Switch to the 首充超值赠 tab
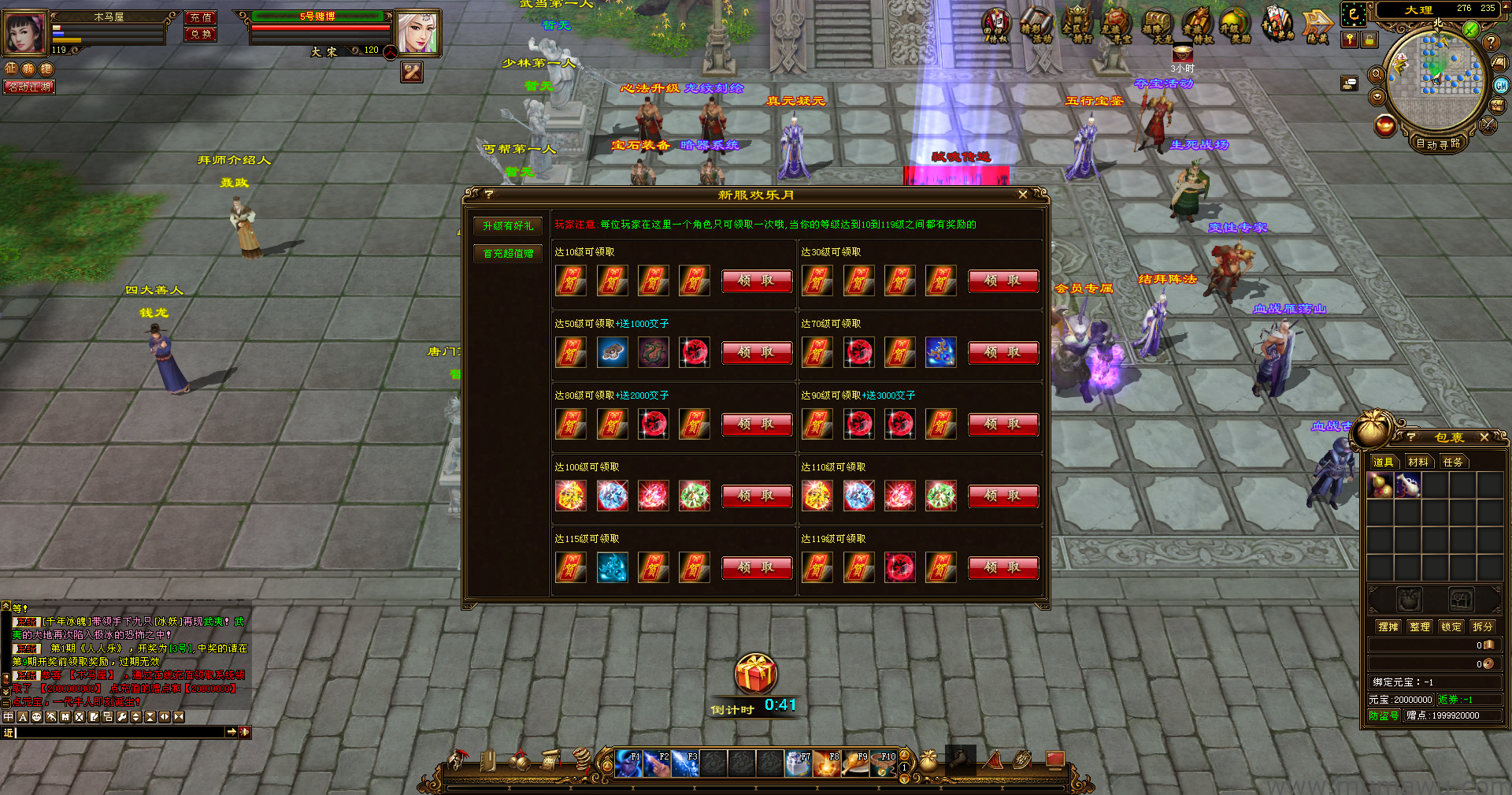1512x795 pixels. [x=508, y=254]
